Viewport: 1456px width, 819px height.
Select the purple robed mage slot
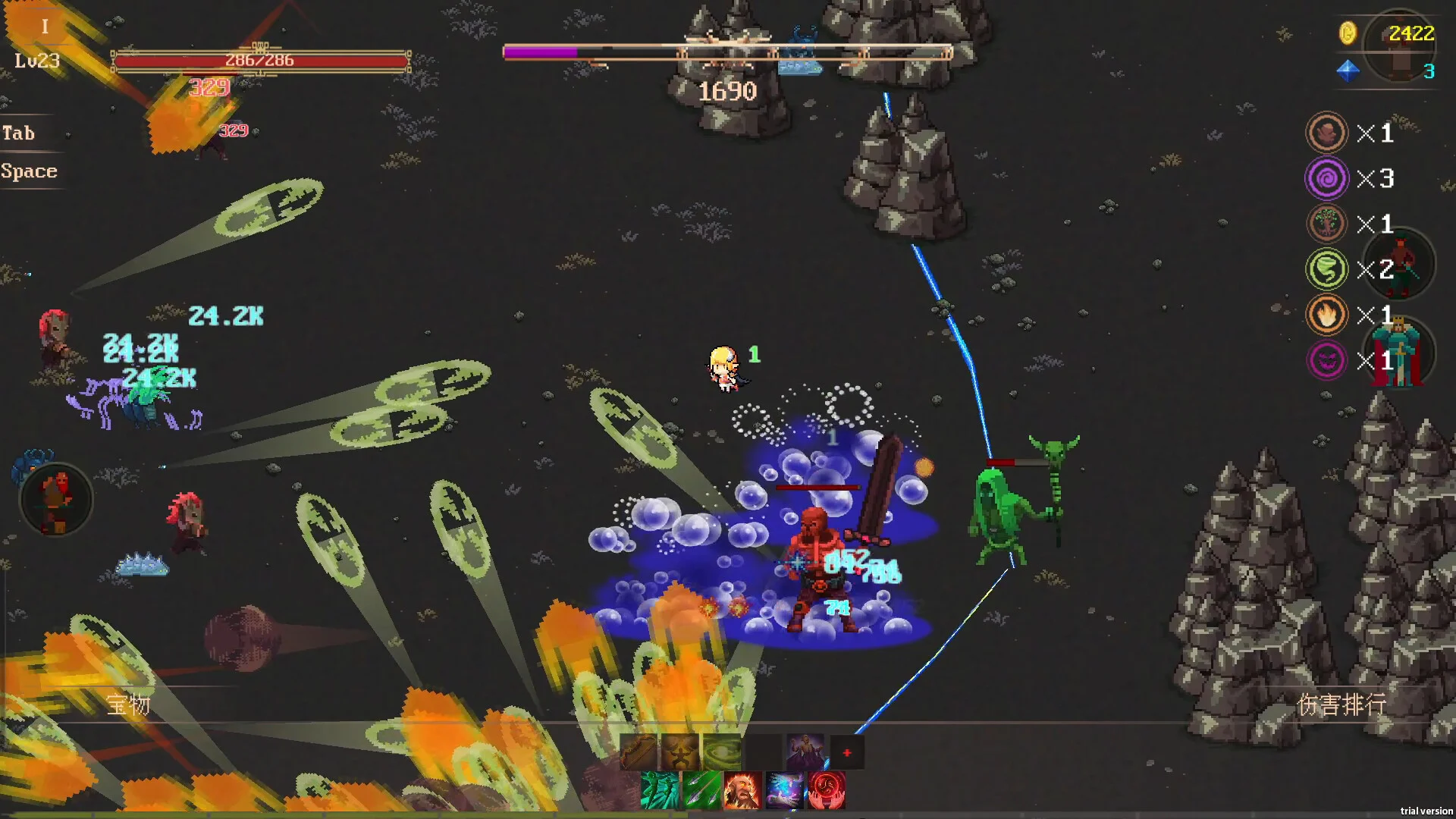(805, 752)
